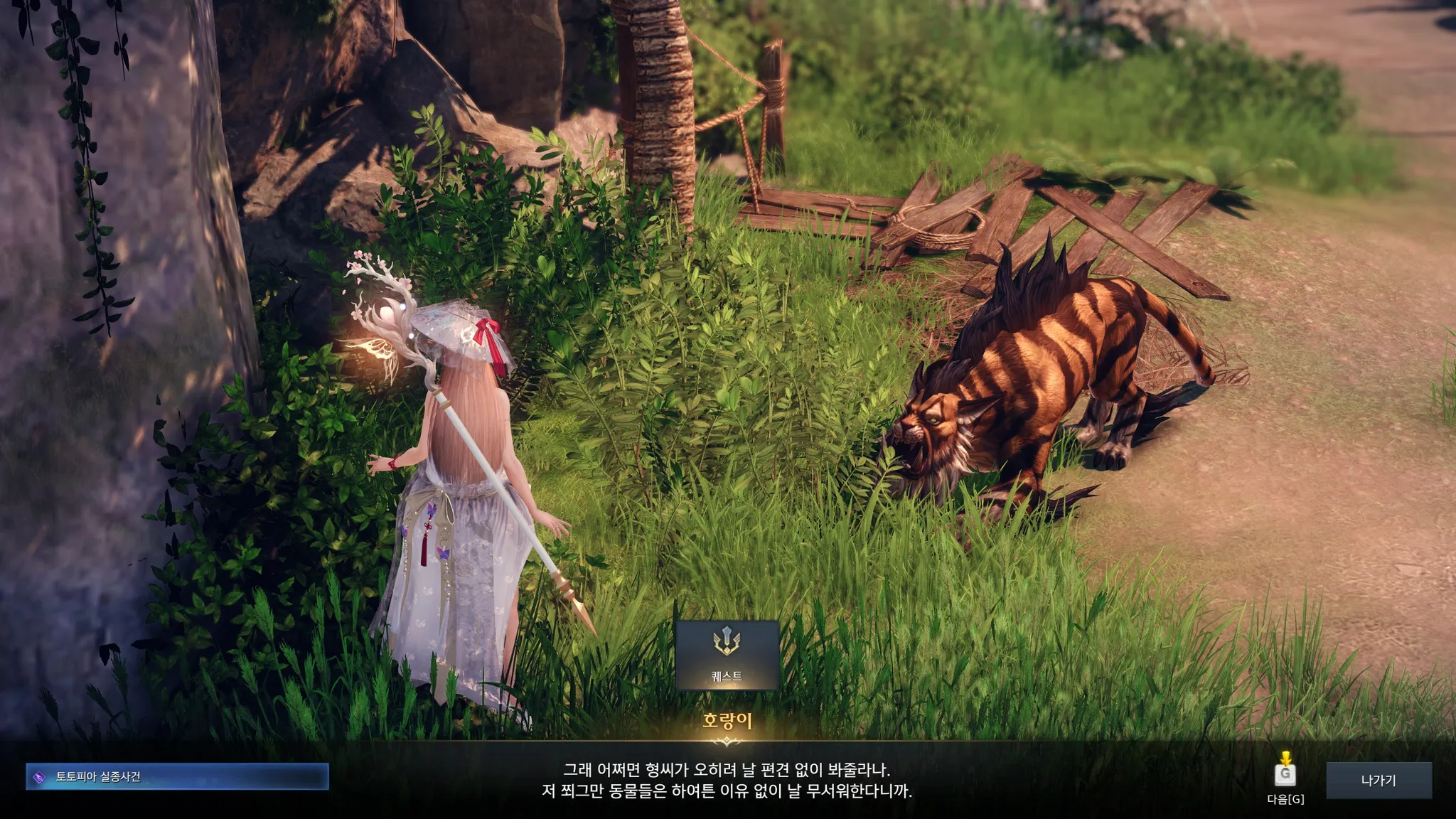Screen dimensions: 1456x819
Task: Open the 토토피아 실종사건 quest tracker
Action: [x=177, y=777]
